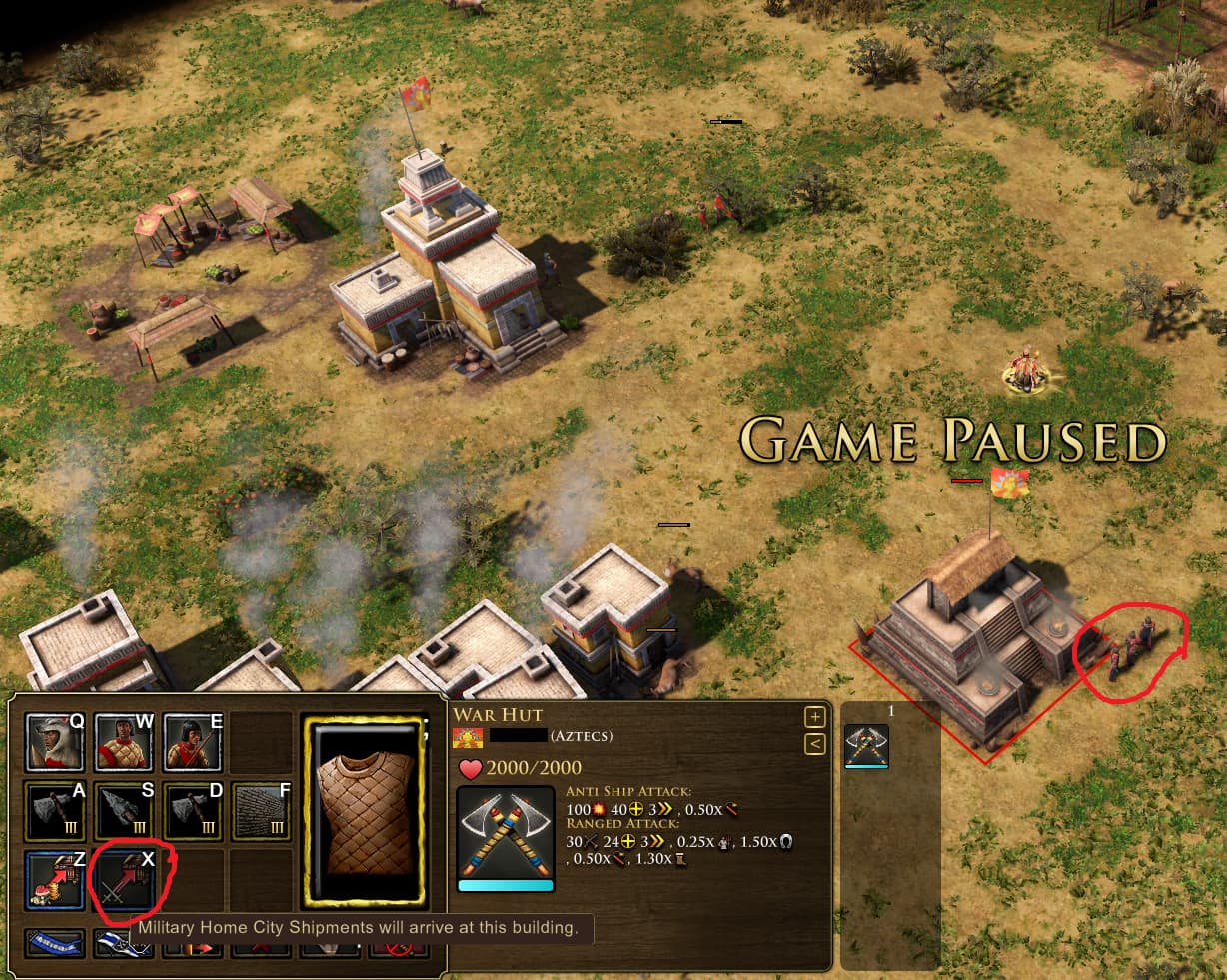Click the large quilted armor card
1227x980 pixels.
coord(364,810)
